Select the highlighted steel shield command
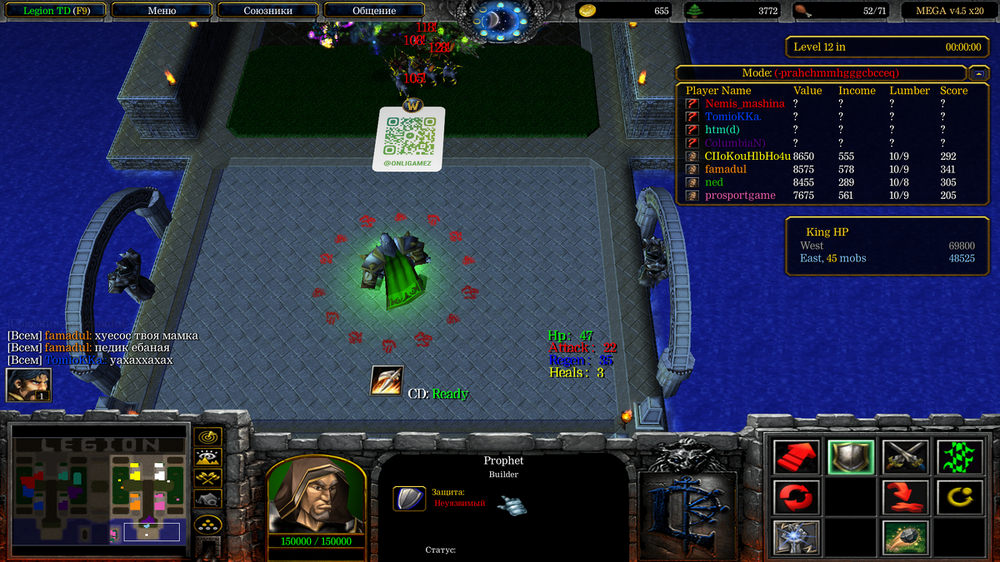This screenshot has width=1000, height=562. pos(851,457)
